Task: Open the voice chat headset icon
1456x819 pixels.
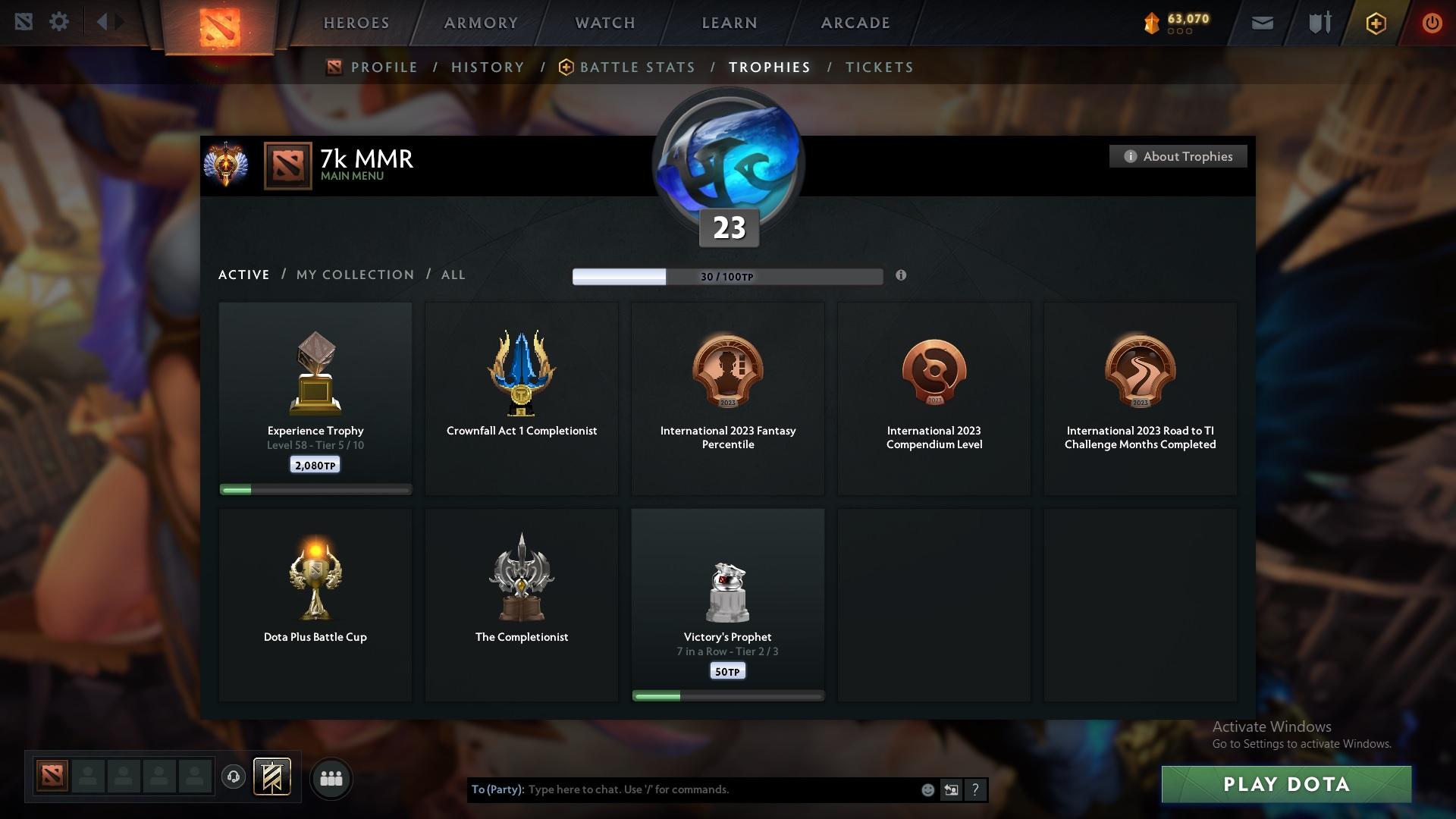Action: tap(234, 778)
